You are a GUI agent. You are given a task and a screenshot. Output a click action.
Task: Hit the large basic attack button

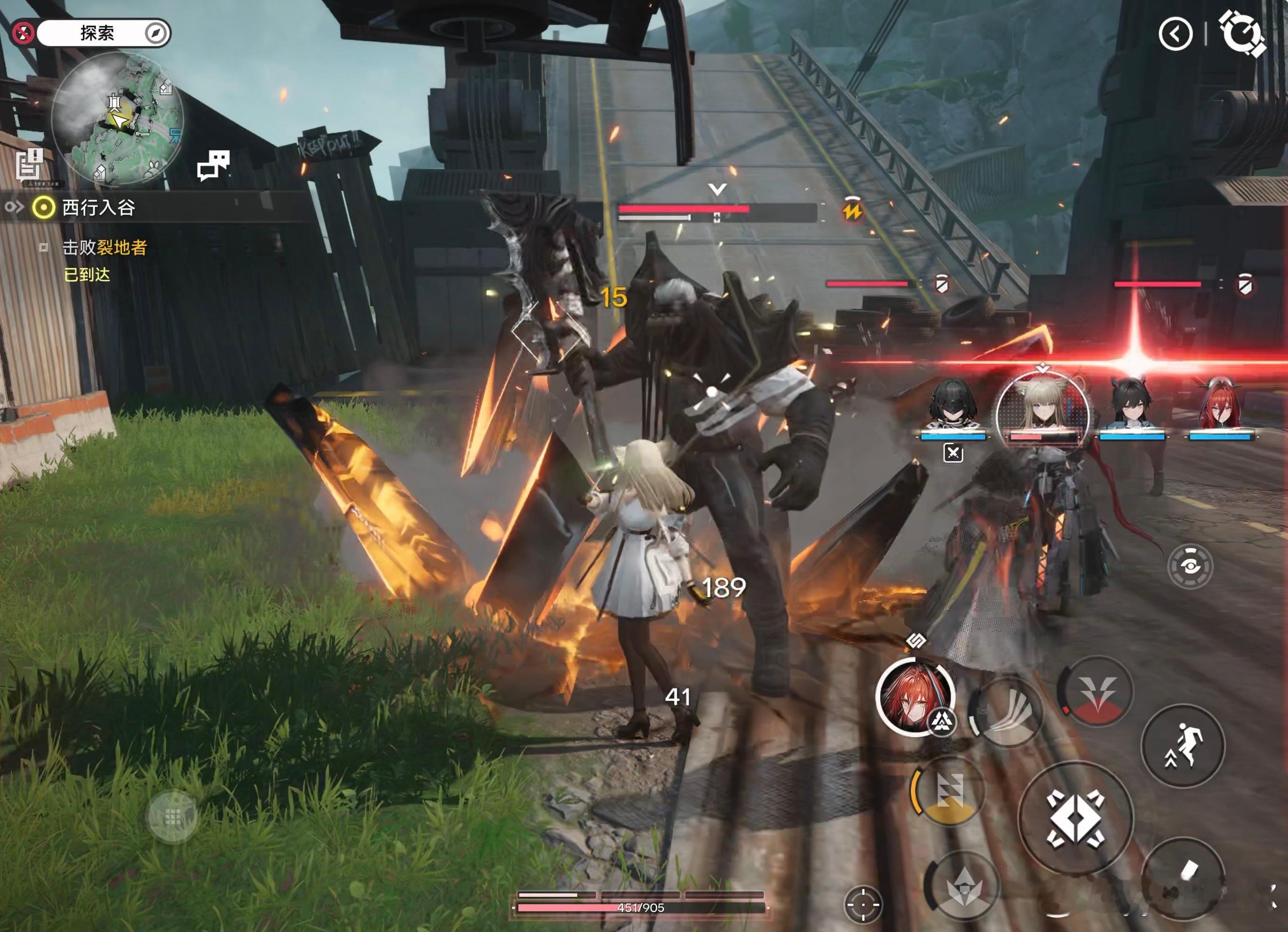(1075, 819)
